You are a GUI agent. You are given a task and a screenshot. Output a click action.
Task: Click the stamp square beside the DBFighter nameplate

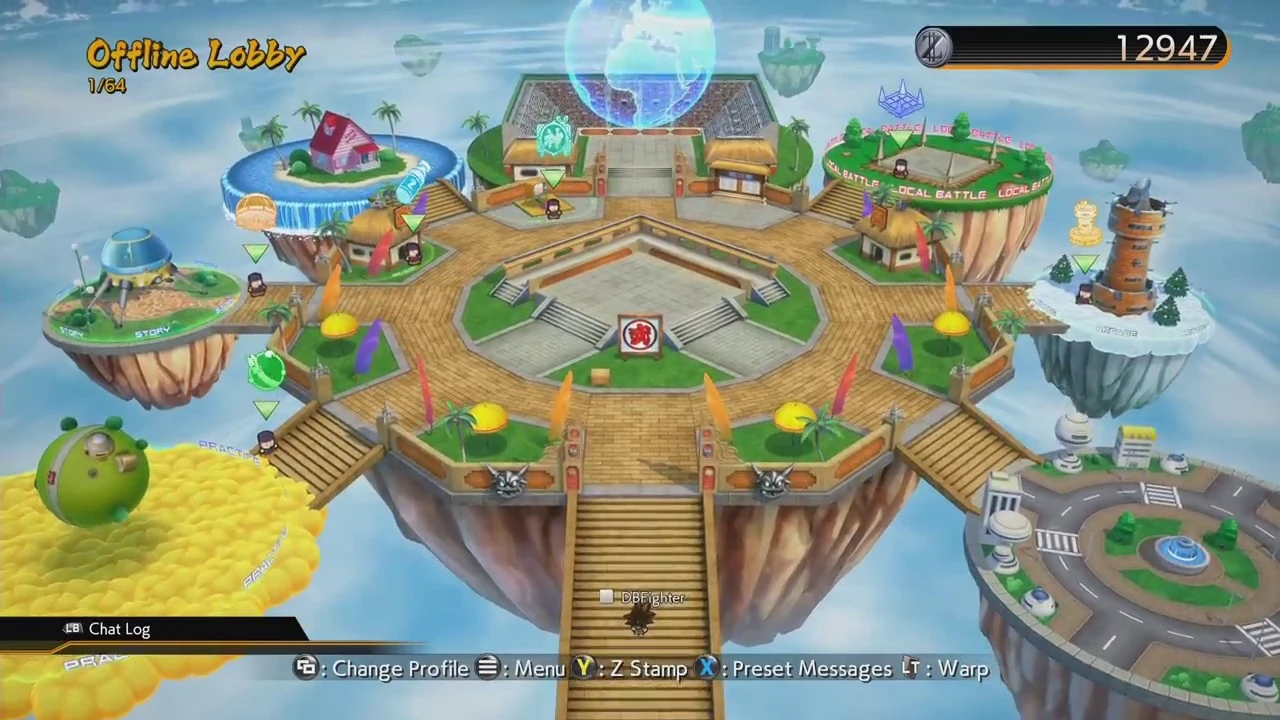coord(607,597)
